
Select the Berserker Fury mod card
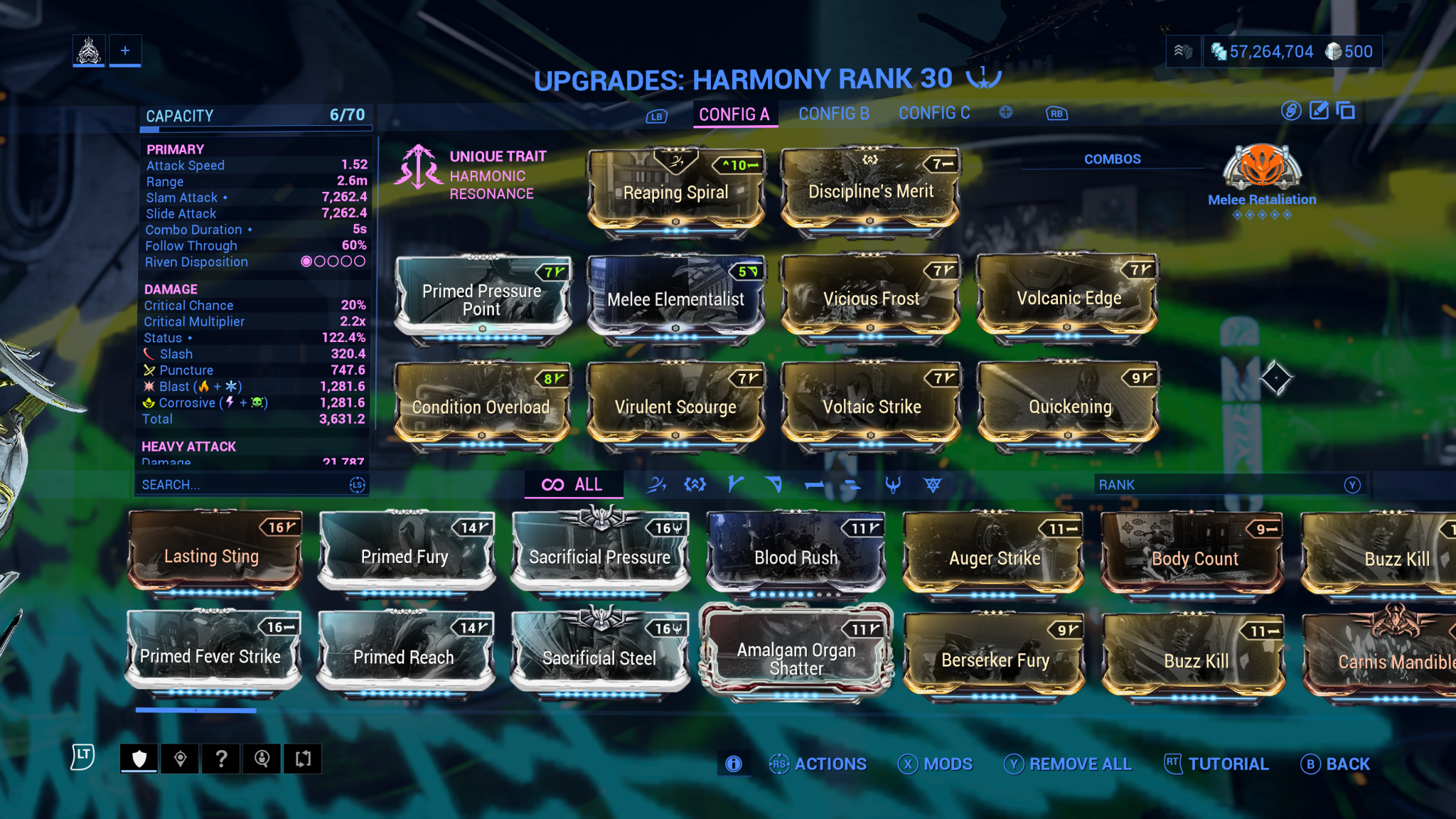coord(995,660)
